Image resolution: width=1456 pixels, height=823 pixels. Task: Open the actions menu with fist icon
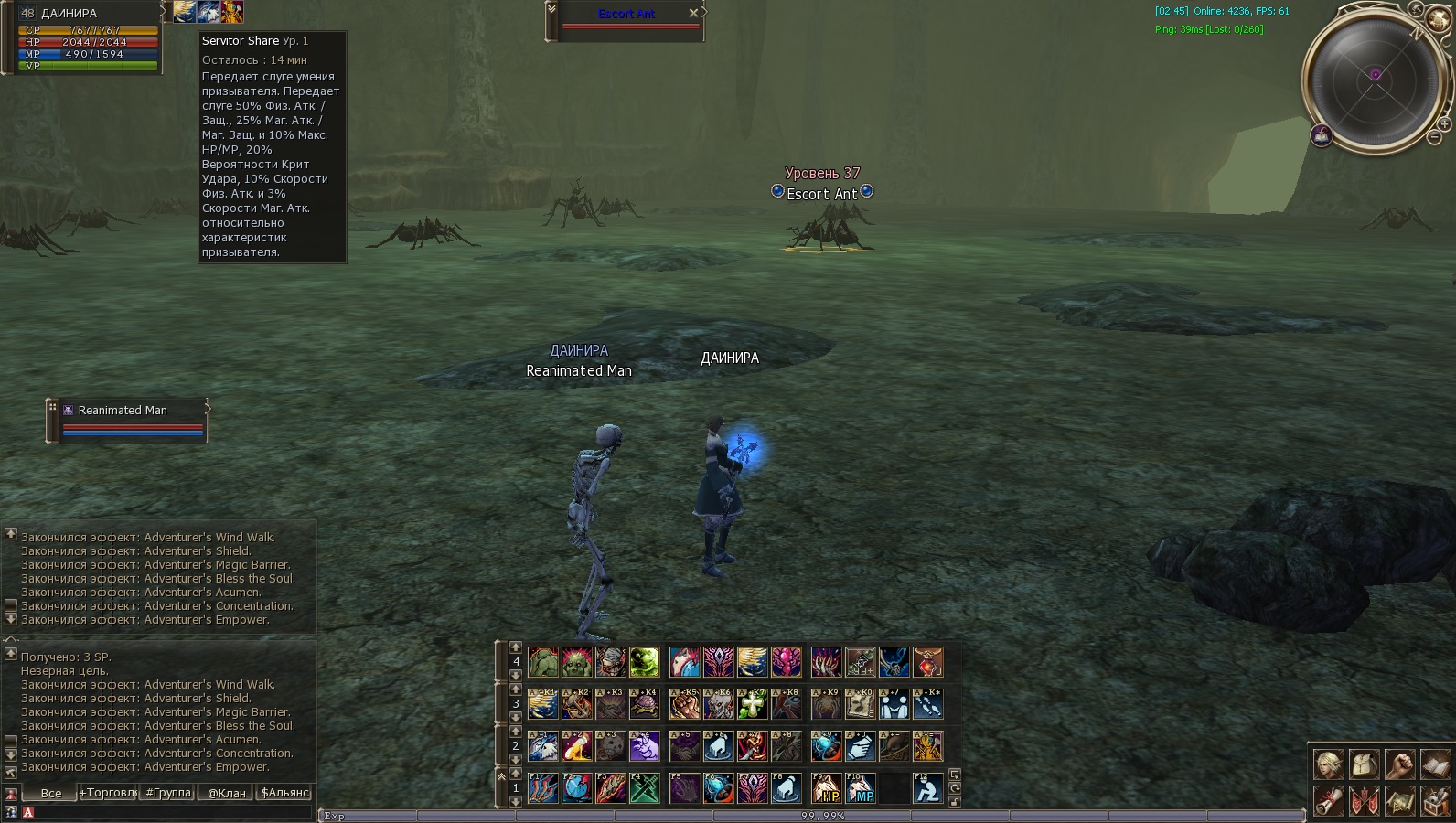pyautogui.click(x=1399, y=764)
